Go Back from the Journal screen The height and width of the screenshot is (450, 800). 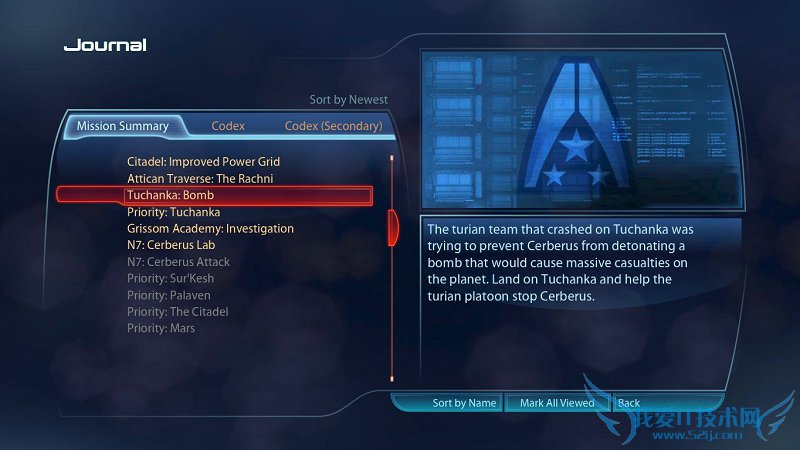(629, 403)
